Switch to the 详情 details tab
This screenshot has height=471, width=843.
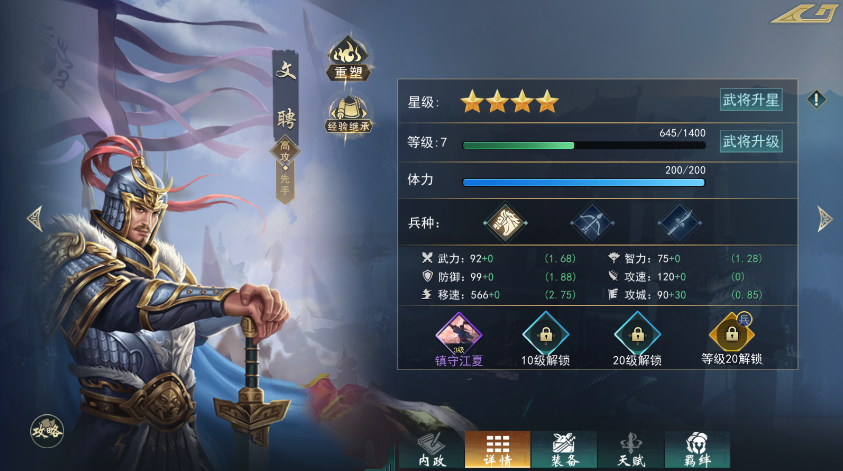click(x=497, y=450)
